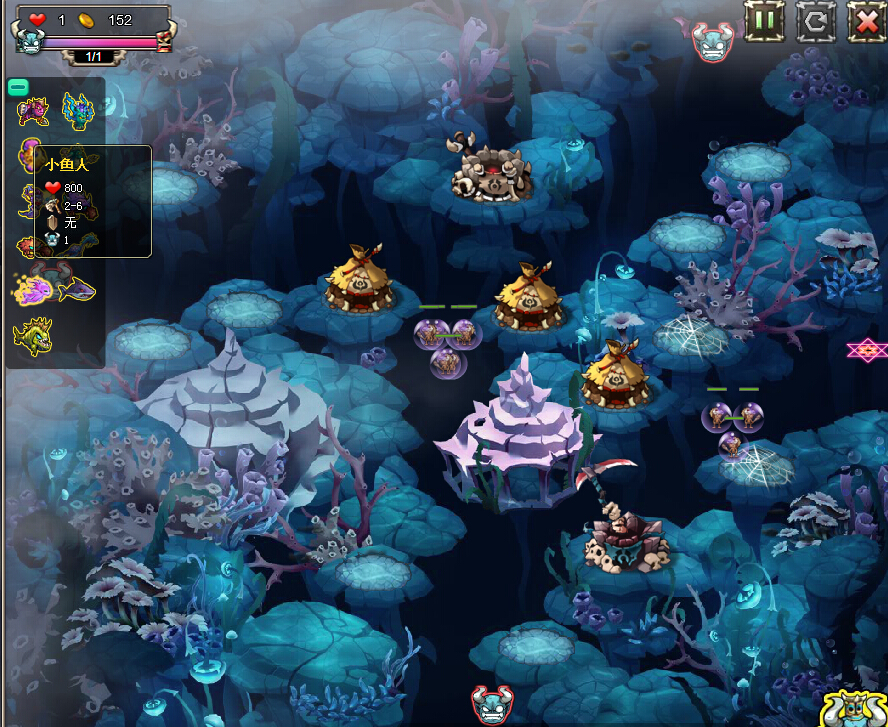Click the horned skull wave marker at bottom

coord(492,704)
